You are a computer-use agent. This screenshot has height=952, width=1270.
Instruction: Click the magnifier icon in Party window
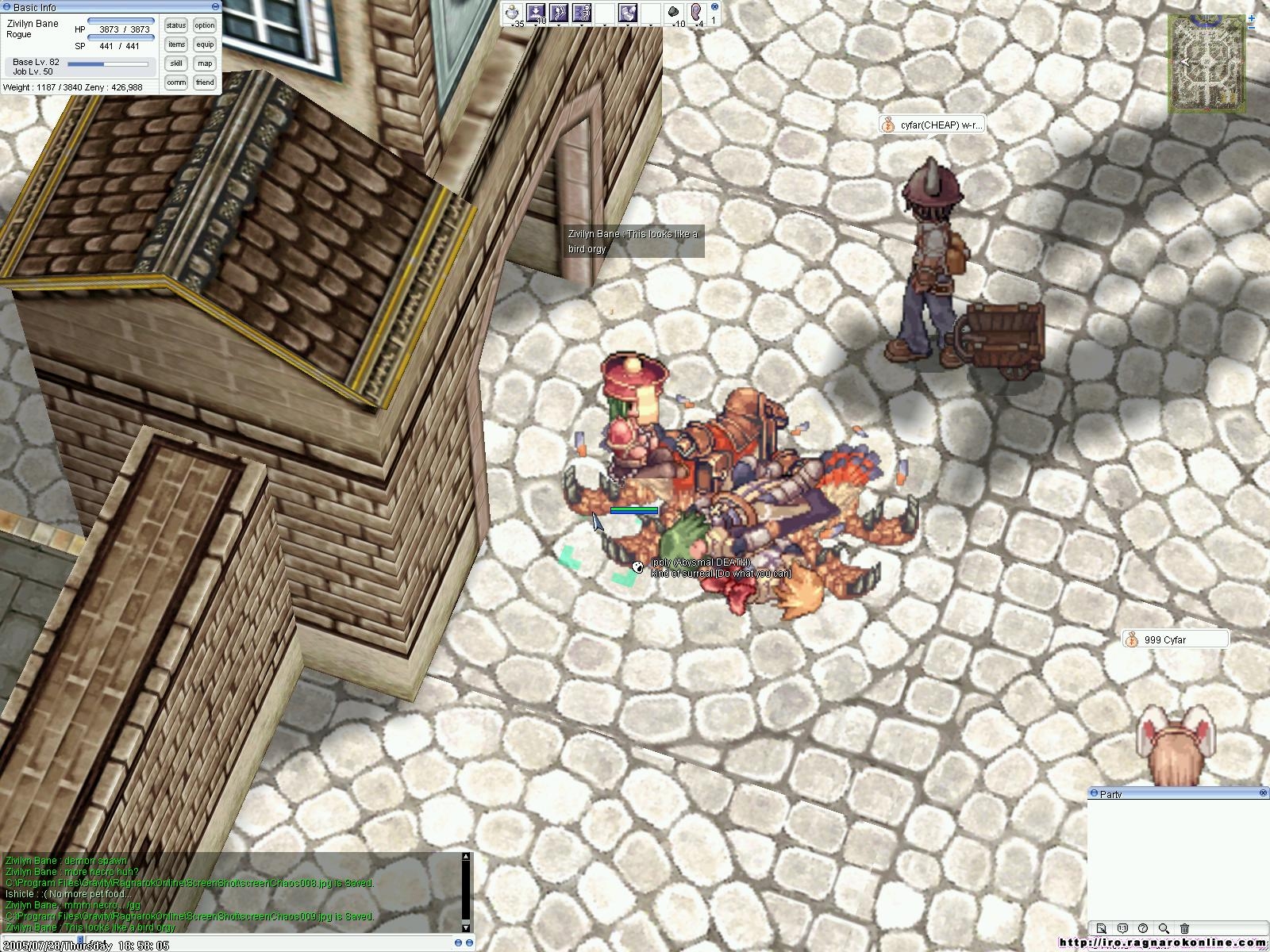(x=1164, y=928)
